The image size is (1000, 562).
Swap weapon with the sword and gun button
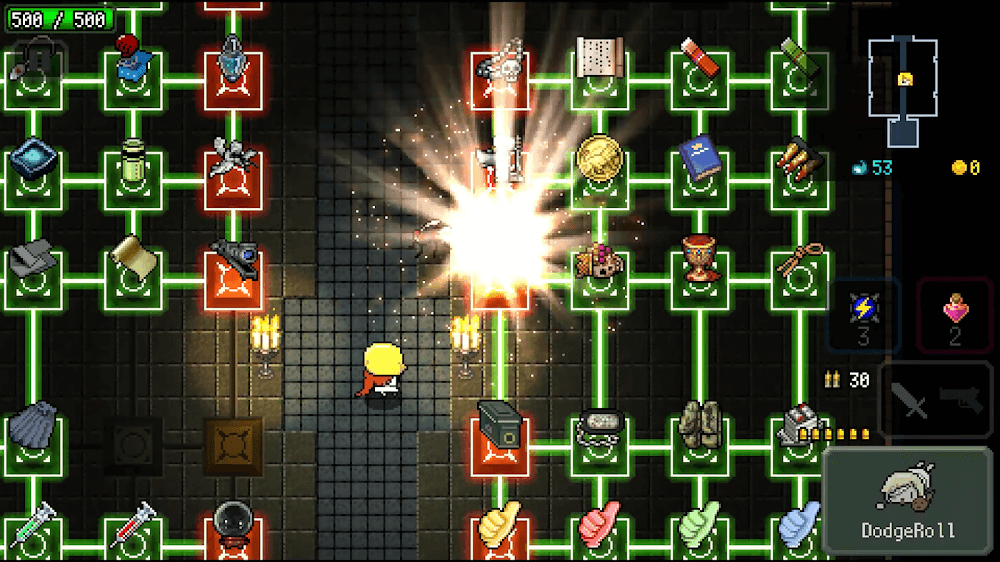[936, 400]
